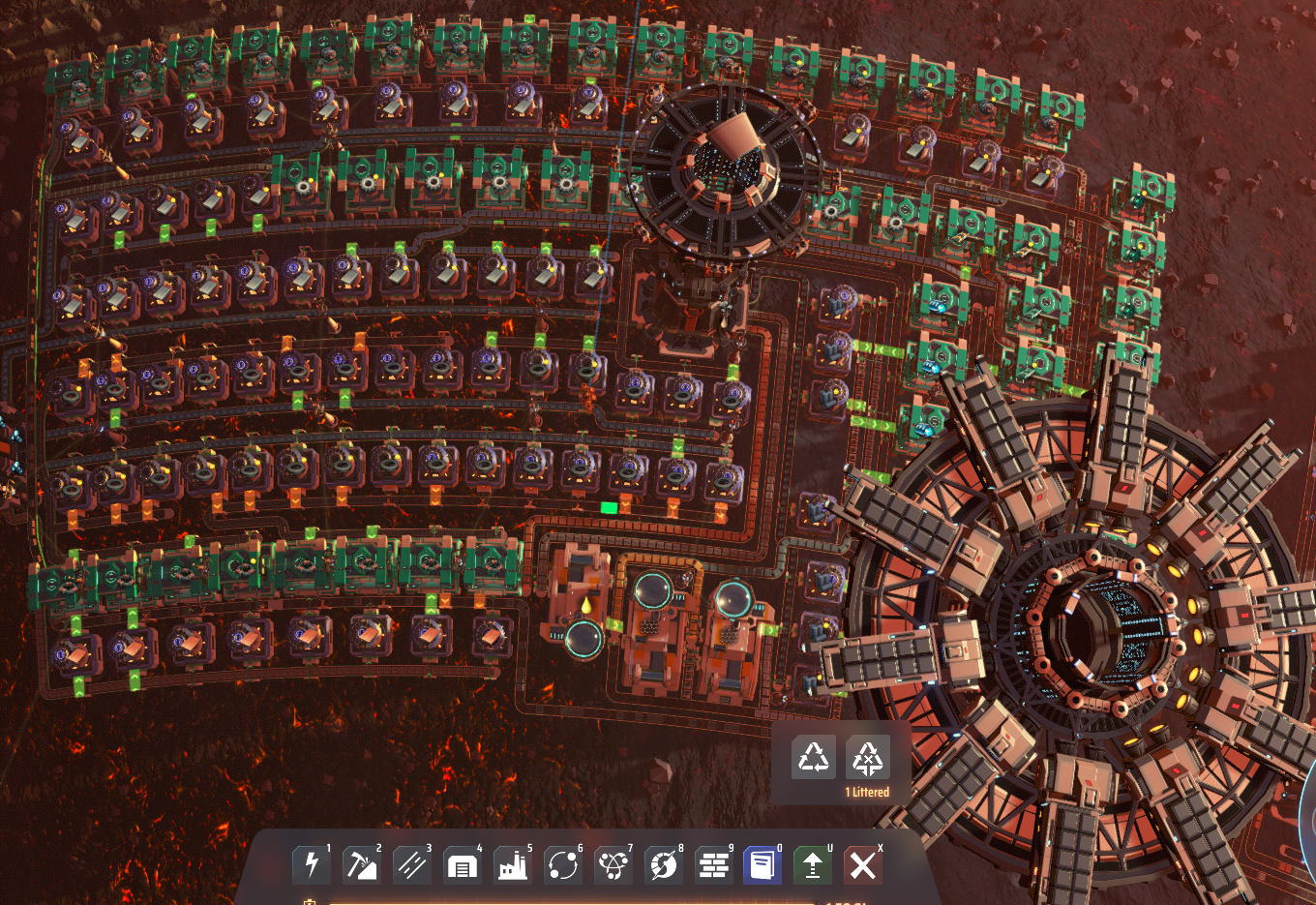The image size is (1316, 905).
Task: Select the mining pickaxe build category
Action: 362,863
